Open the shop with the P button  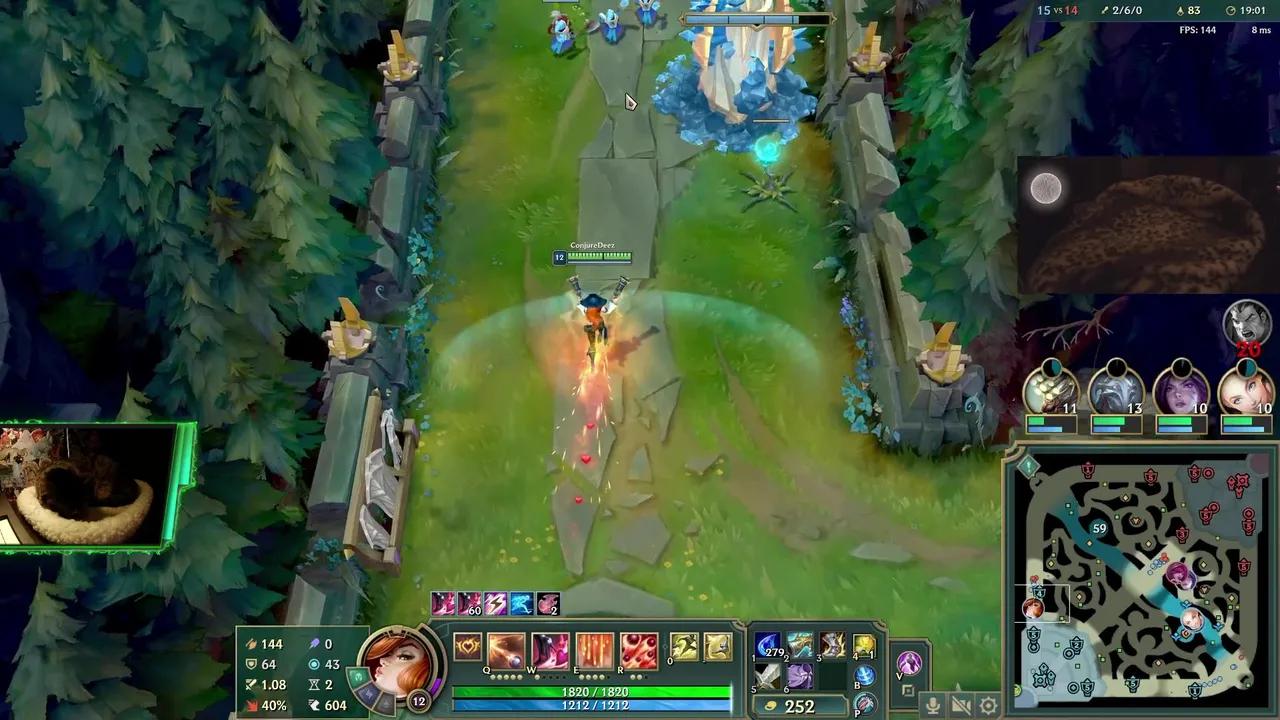(x=864, y=703)
